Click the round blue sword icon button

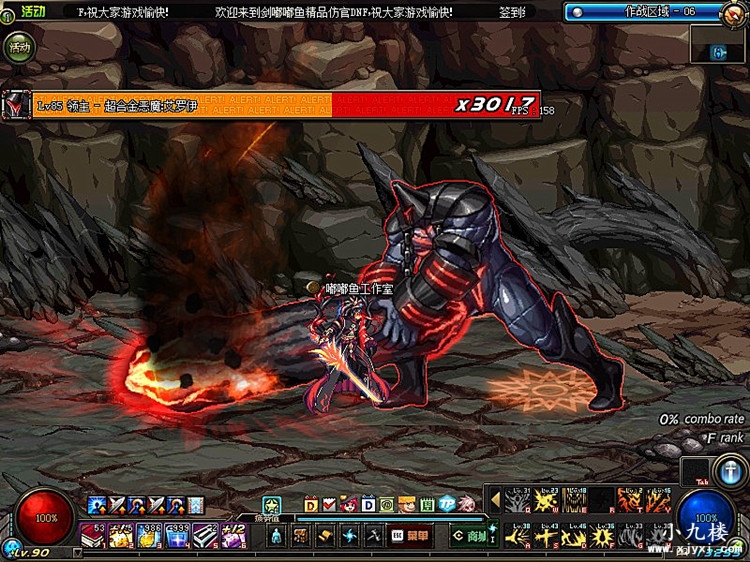[x=725, y=470]
